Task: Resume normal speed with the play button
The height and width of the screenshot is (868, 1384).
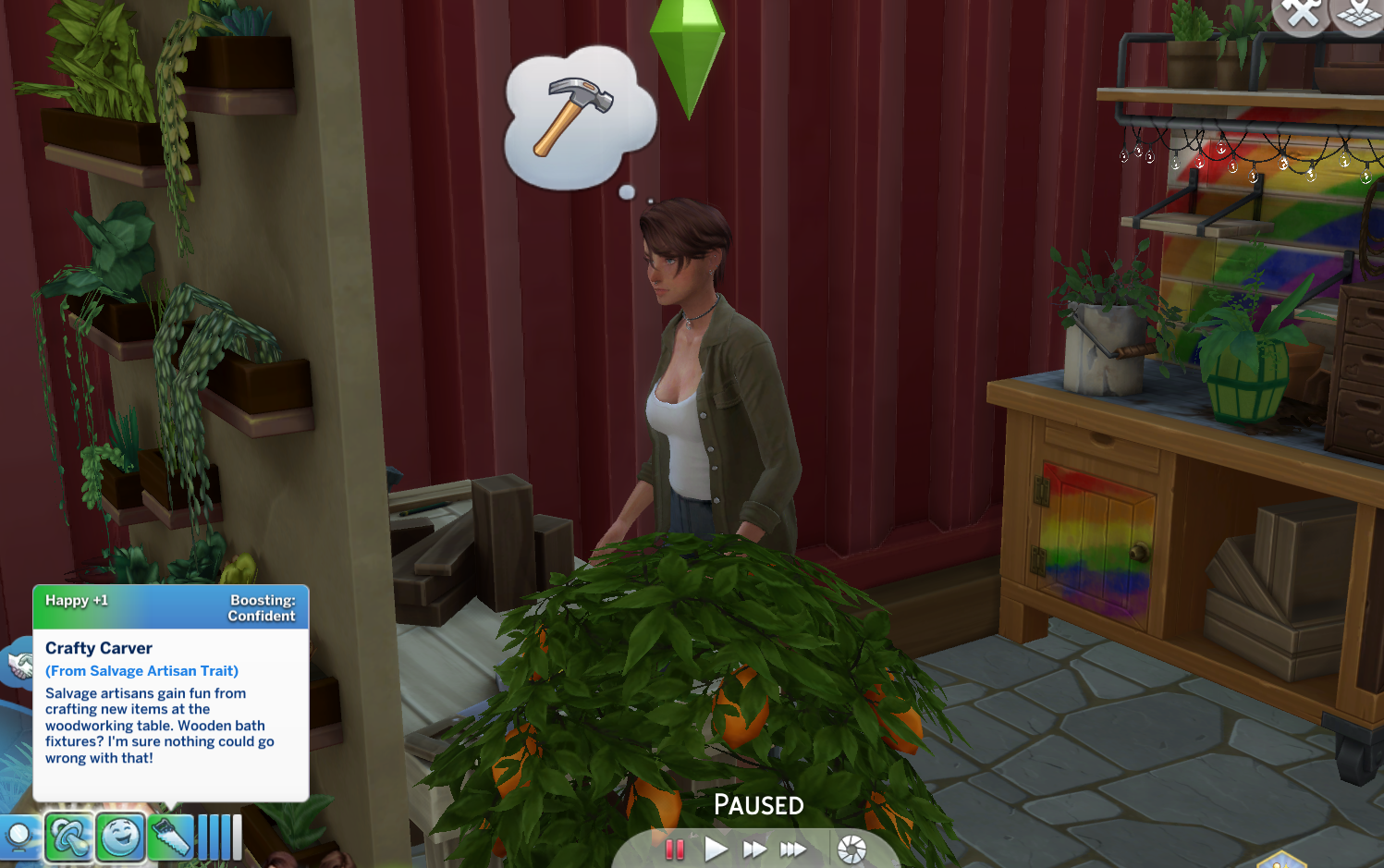Action: click(715, 848)
